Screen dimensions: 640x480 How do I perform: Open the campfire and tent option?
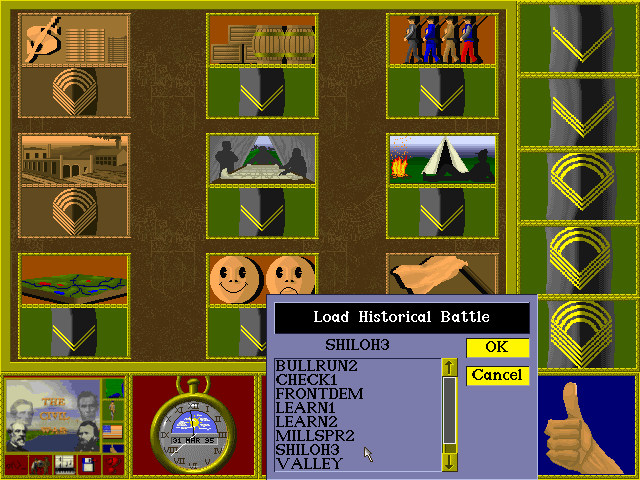[x=441, y=159]
